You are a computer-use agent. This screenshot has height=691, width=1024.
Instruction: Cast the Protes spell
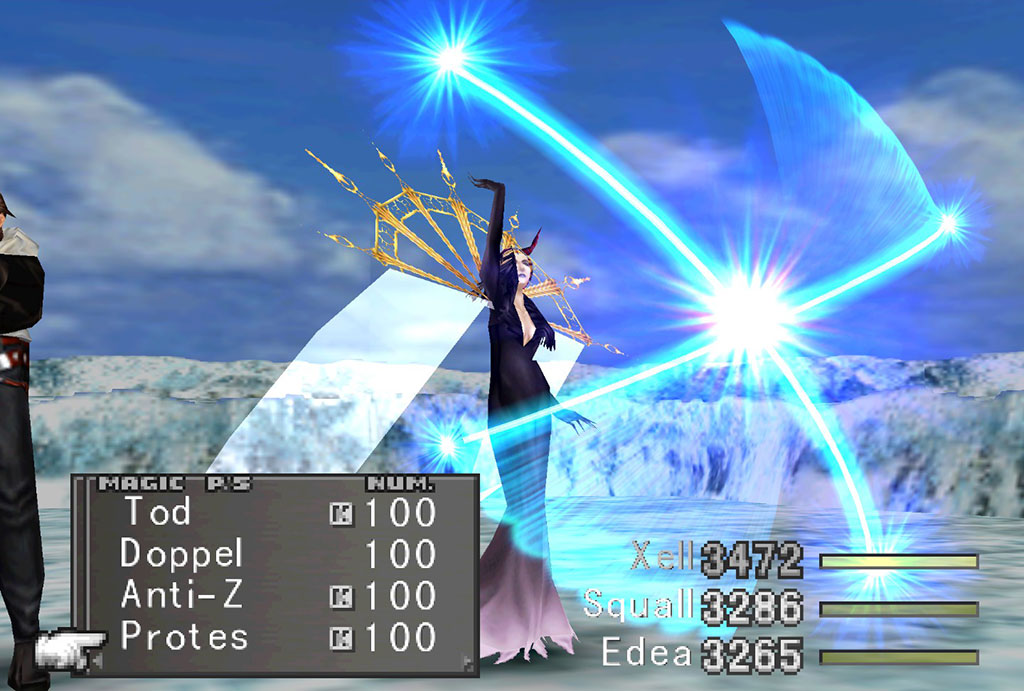click(184, 637)
